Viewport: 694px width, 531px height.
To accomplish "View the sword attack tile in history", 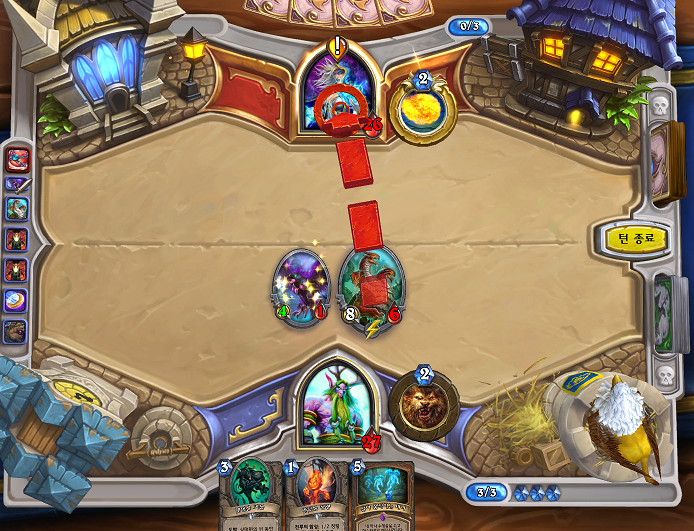I will coord(17,184).
